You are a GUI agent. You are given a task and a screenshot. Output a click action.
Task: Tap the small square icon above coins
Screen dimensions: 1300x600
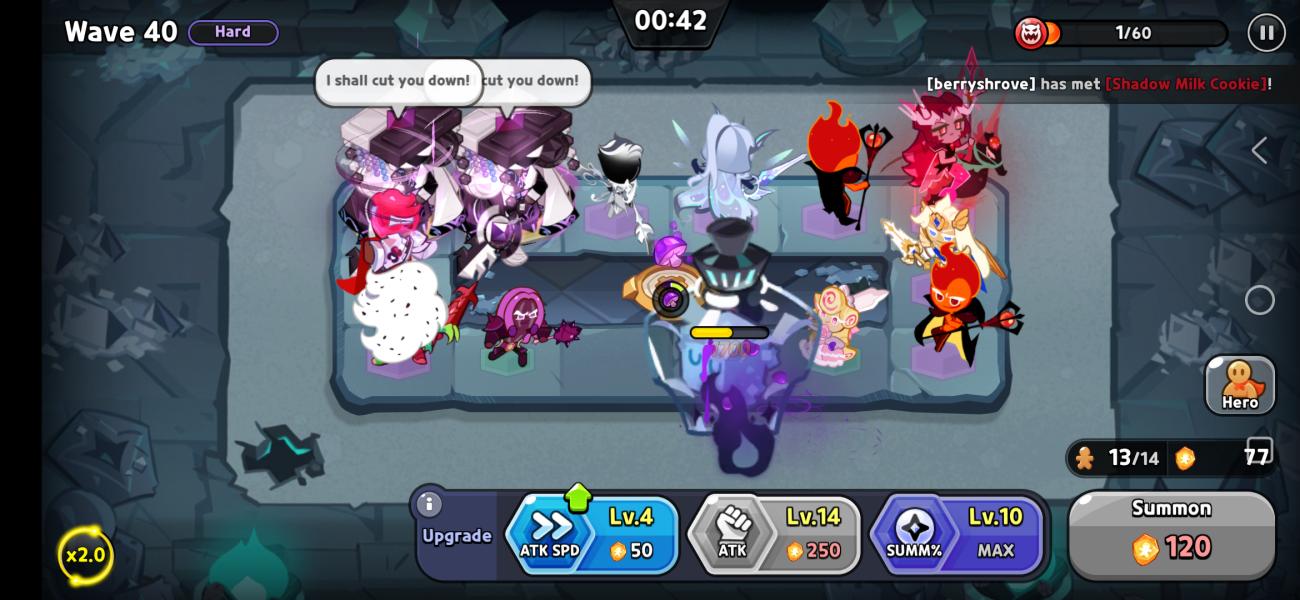(x=1260, y=449)
